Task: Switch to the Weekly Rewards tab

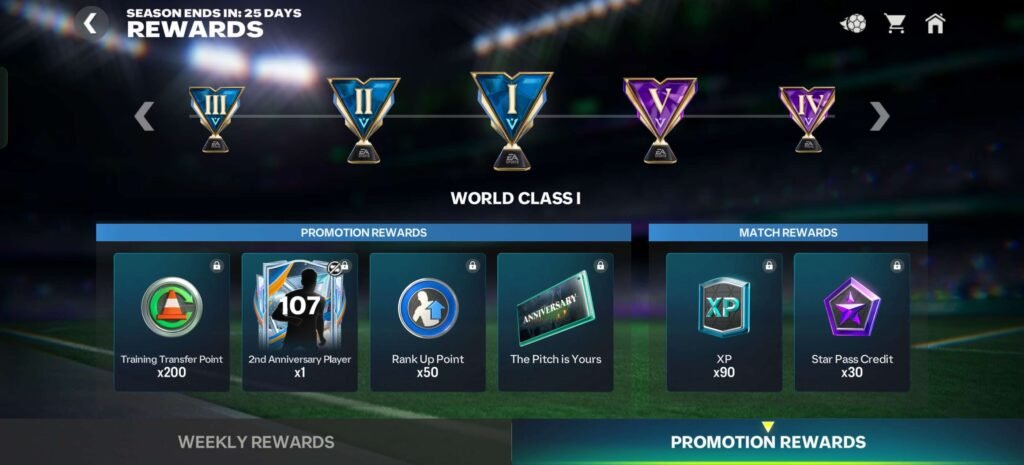Action: pos(256,442)
